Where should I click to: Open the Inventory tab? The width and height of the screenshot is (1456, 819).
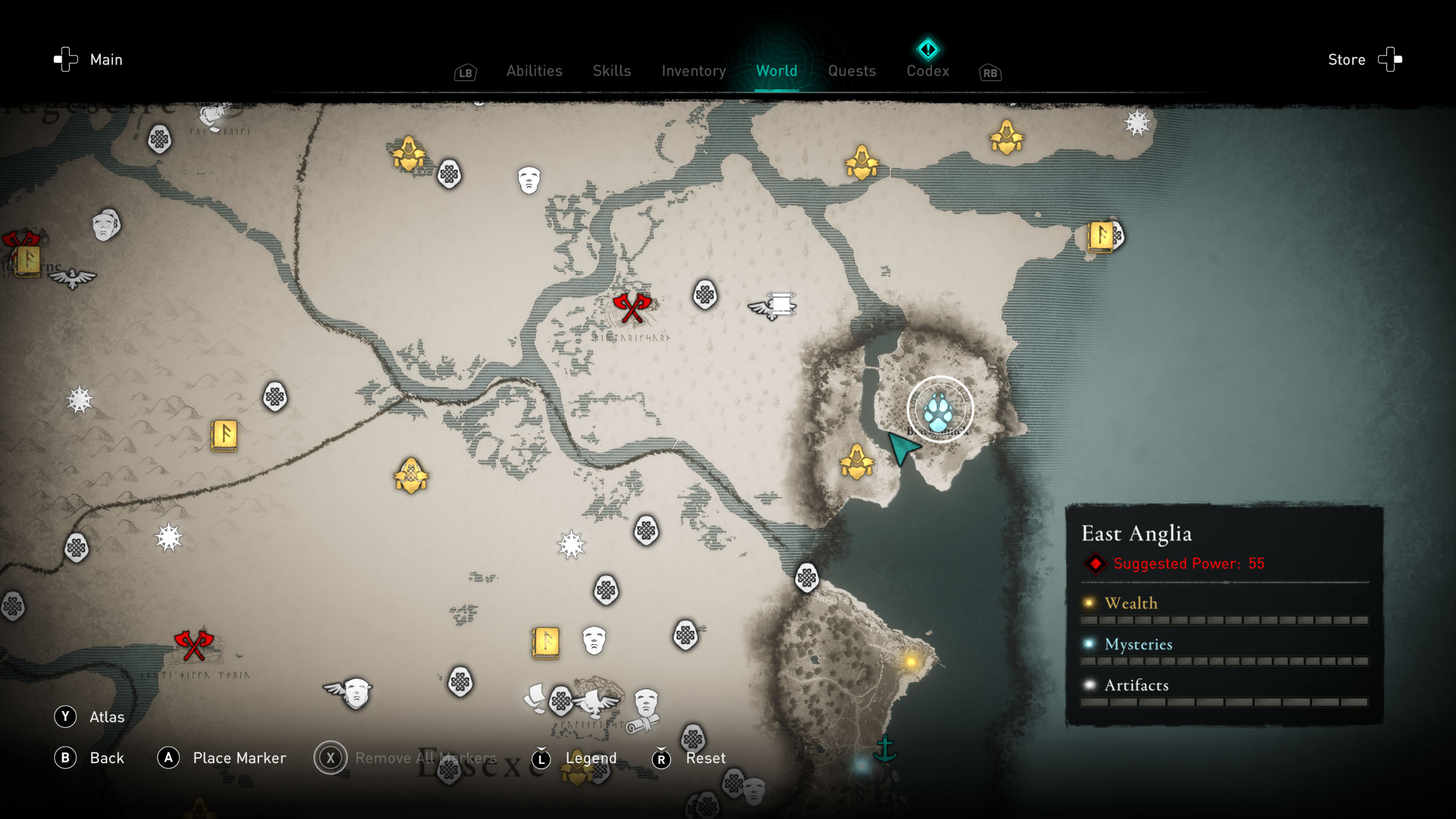point(693,71)
